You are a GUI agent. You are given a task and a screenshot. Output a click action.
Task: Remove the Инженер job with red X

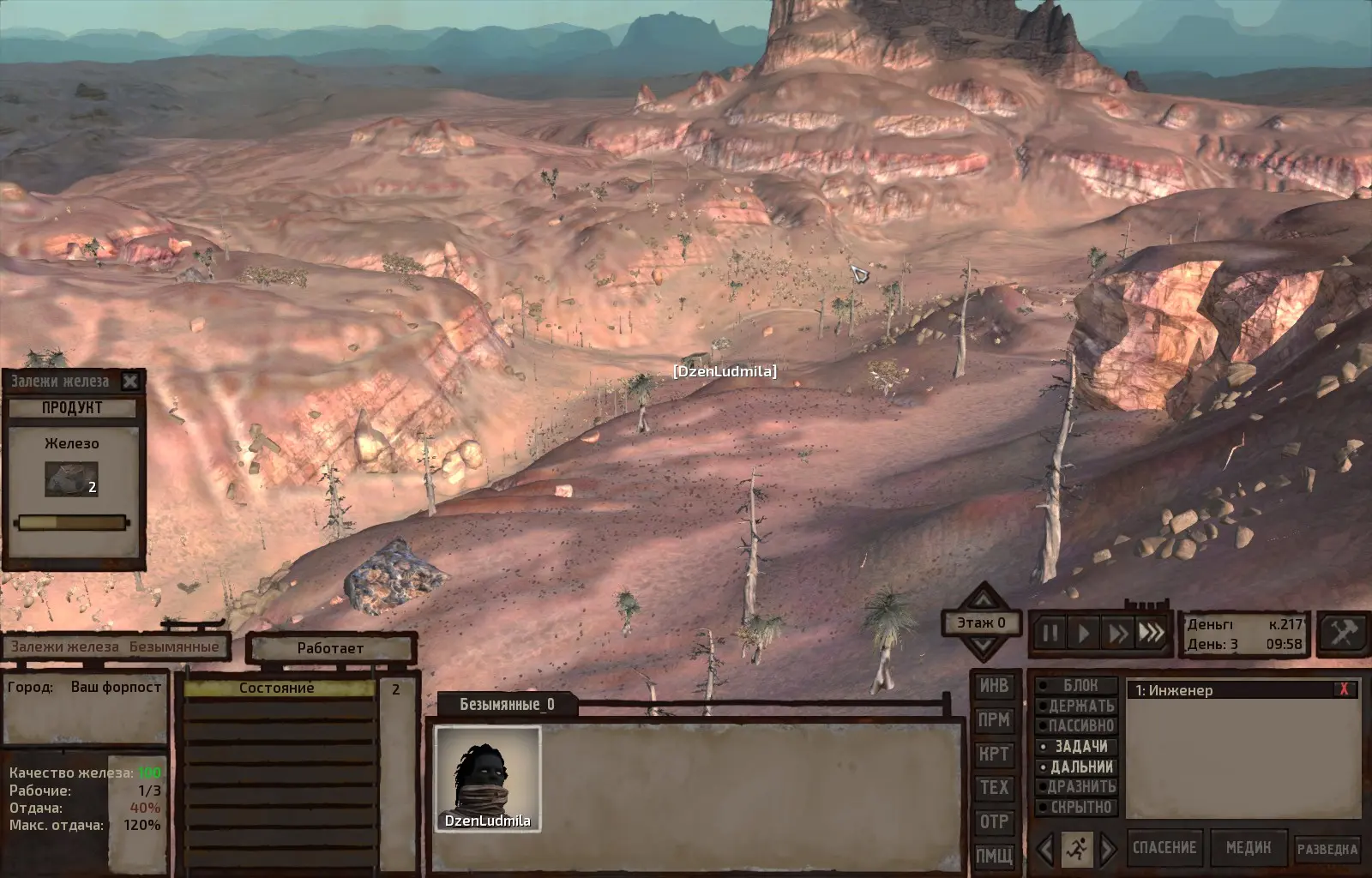click(1344, 689)
